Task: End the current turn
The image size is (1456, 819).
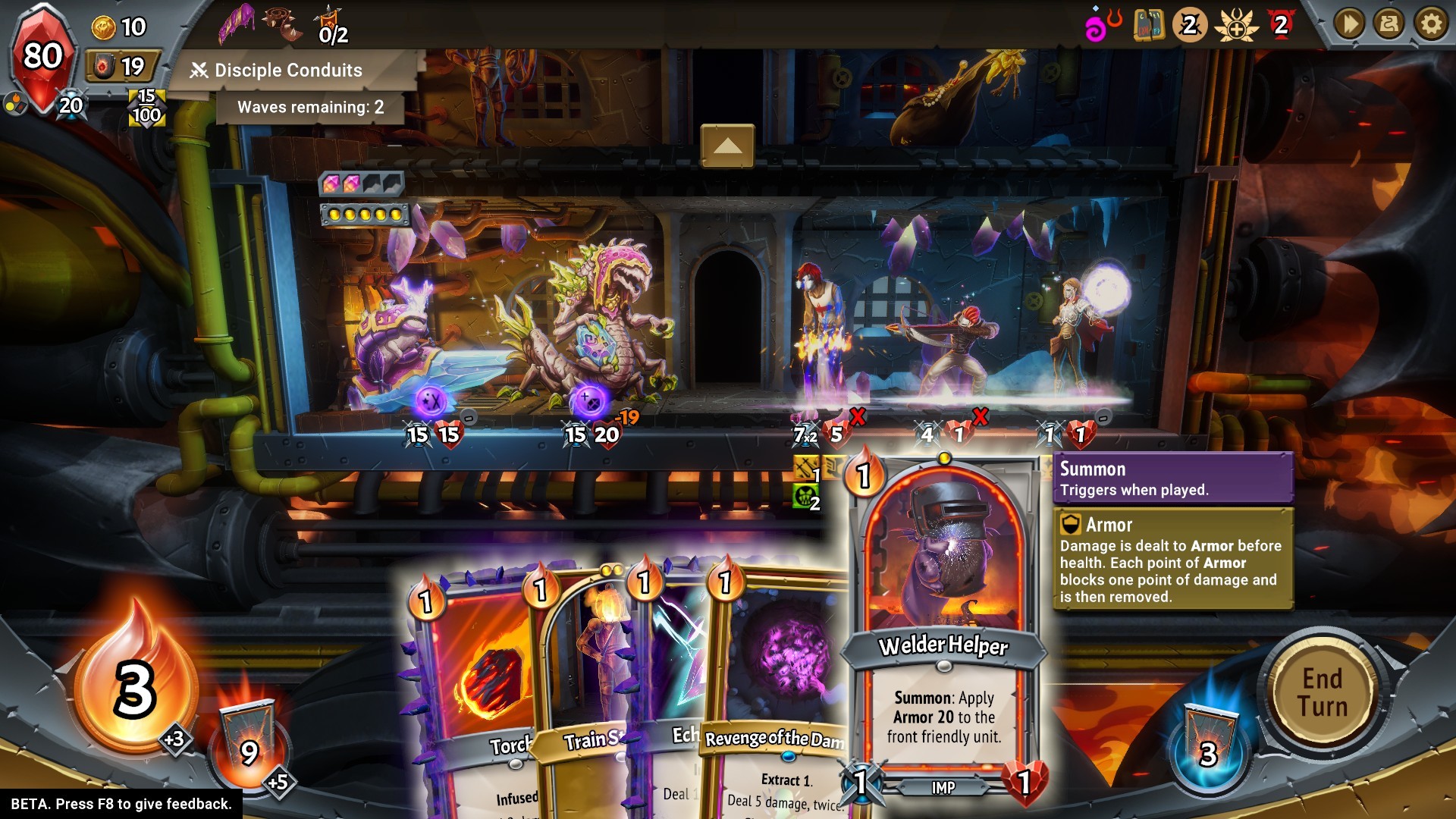Action: click(x=1323, y=693)
